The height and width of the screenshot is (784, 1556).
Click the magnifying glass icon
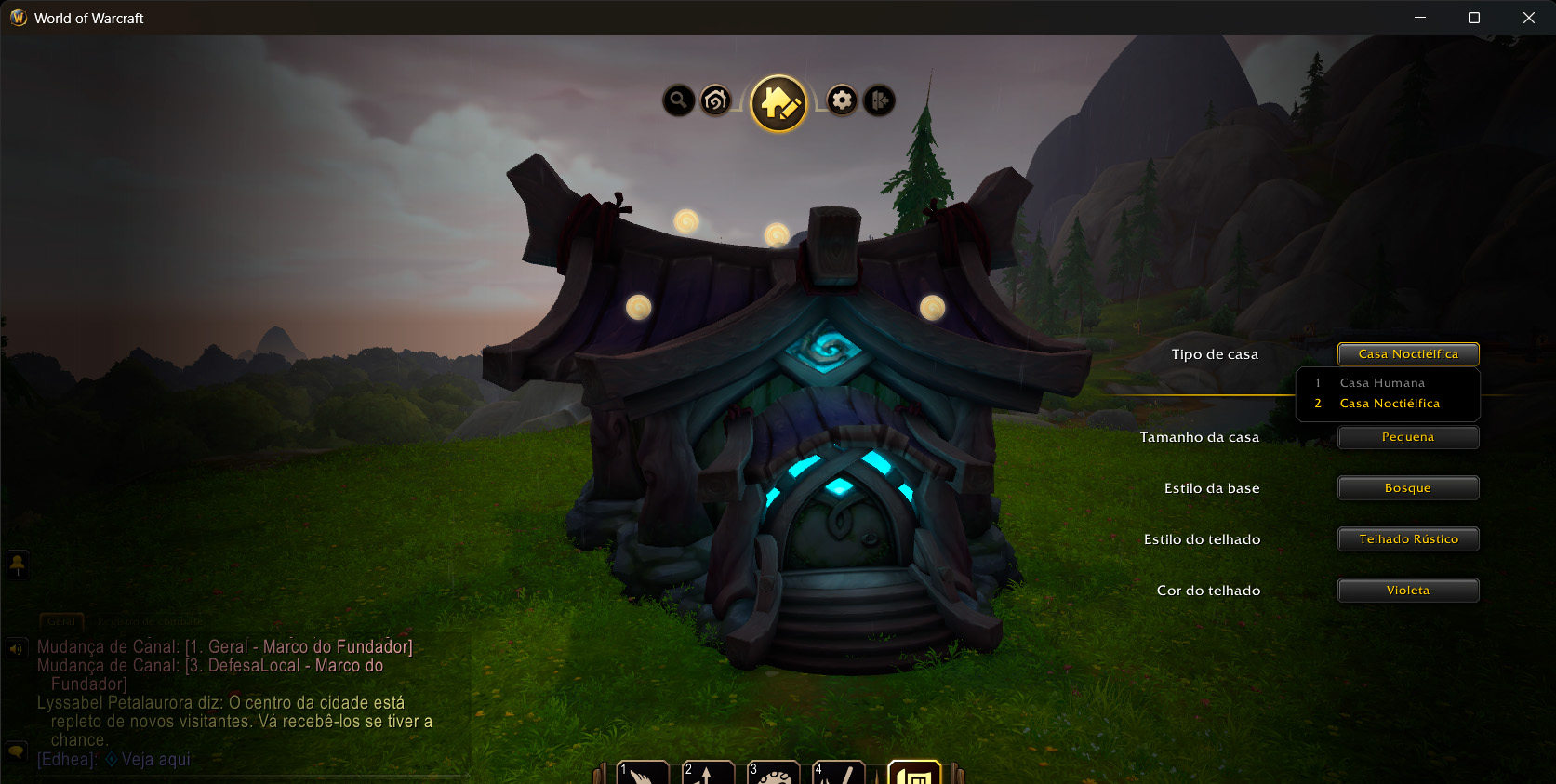click(679, 100)
